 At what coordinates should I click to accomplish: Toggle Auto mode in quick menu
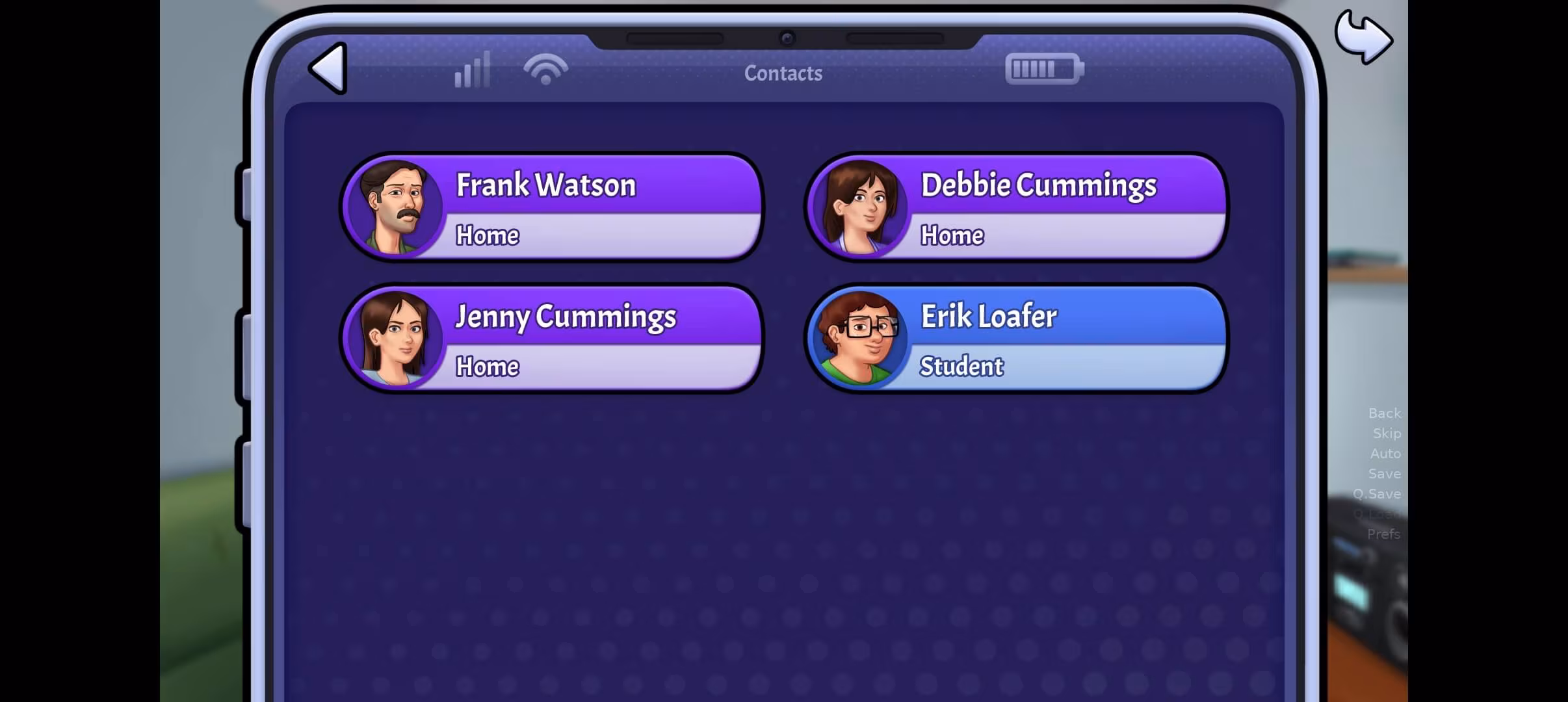coord(1385,454)
